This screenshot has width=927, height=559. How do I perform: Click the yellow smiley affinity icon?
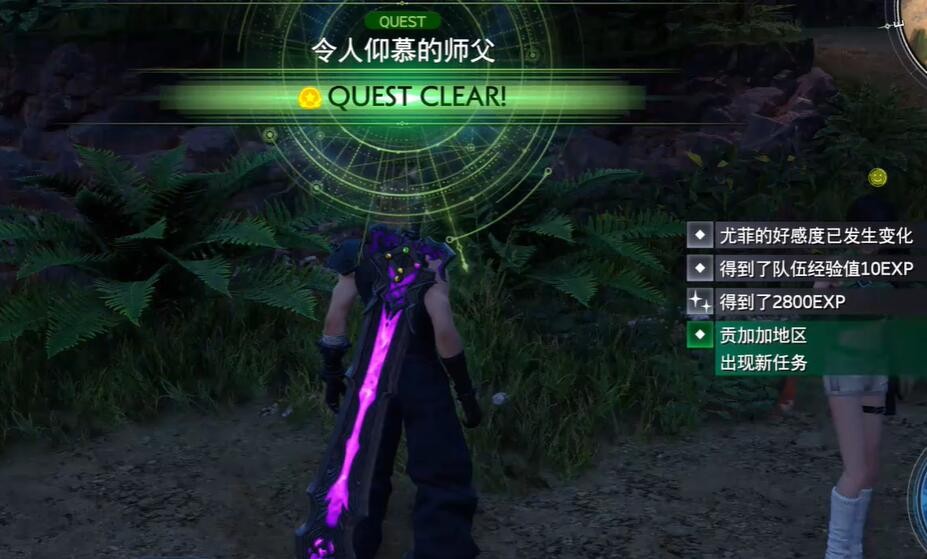pyautogui.click(x=877, y=177)
